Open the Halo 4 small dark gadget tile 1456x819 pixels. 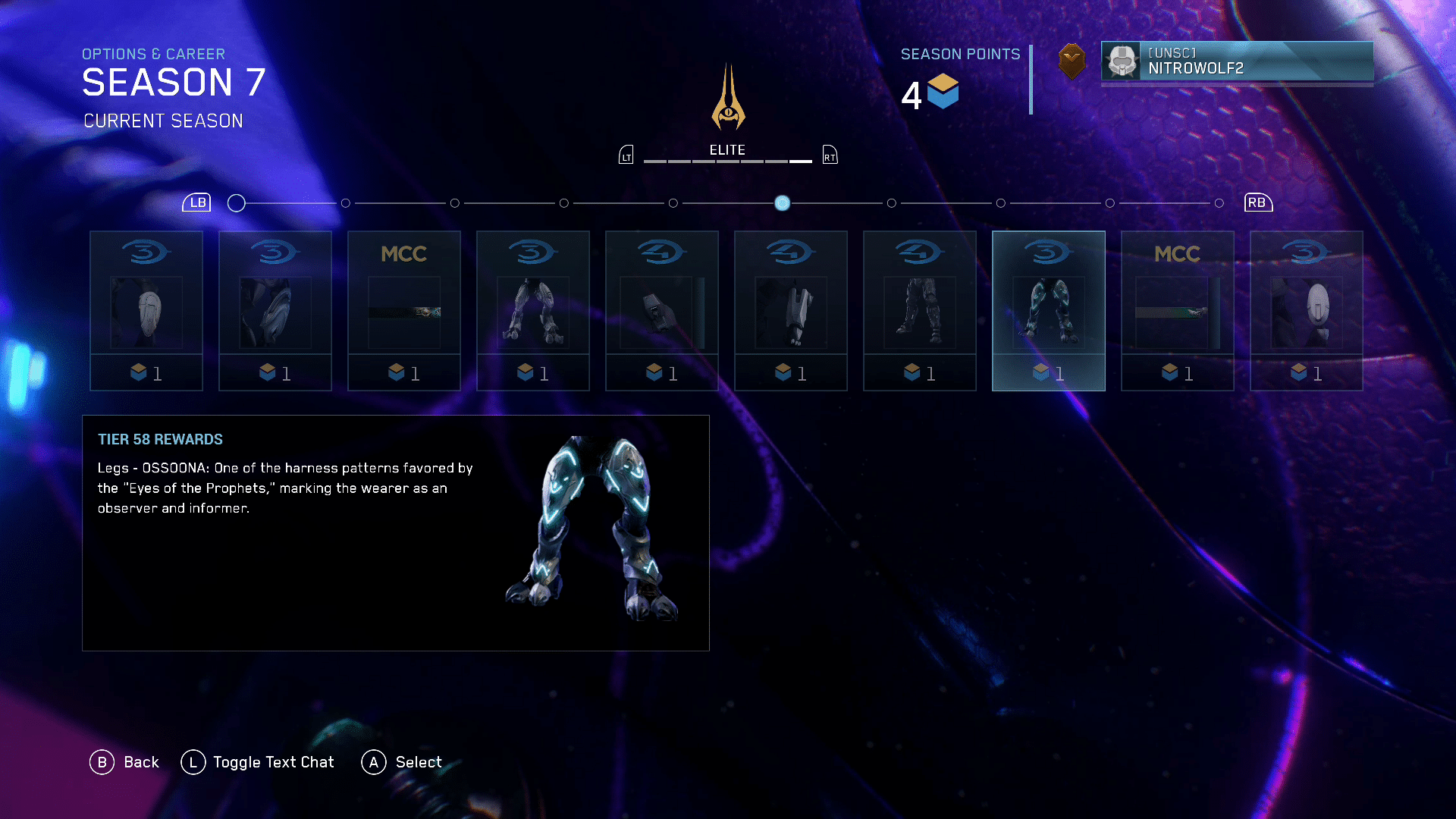point(661,311)
